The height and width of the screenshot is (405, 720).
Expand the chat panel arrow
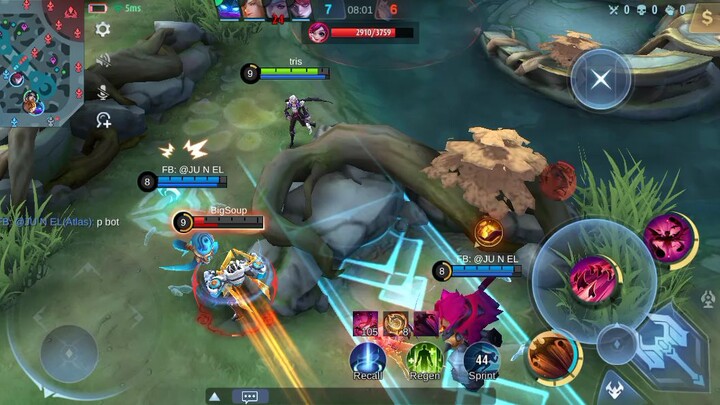[215, 396]
